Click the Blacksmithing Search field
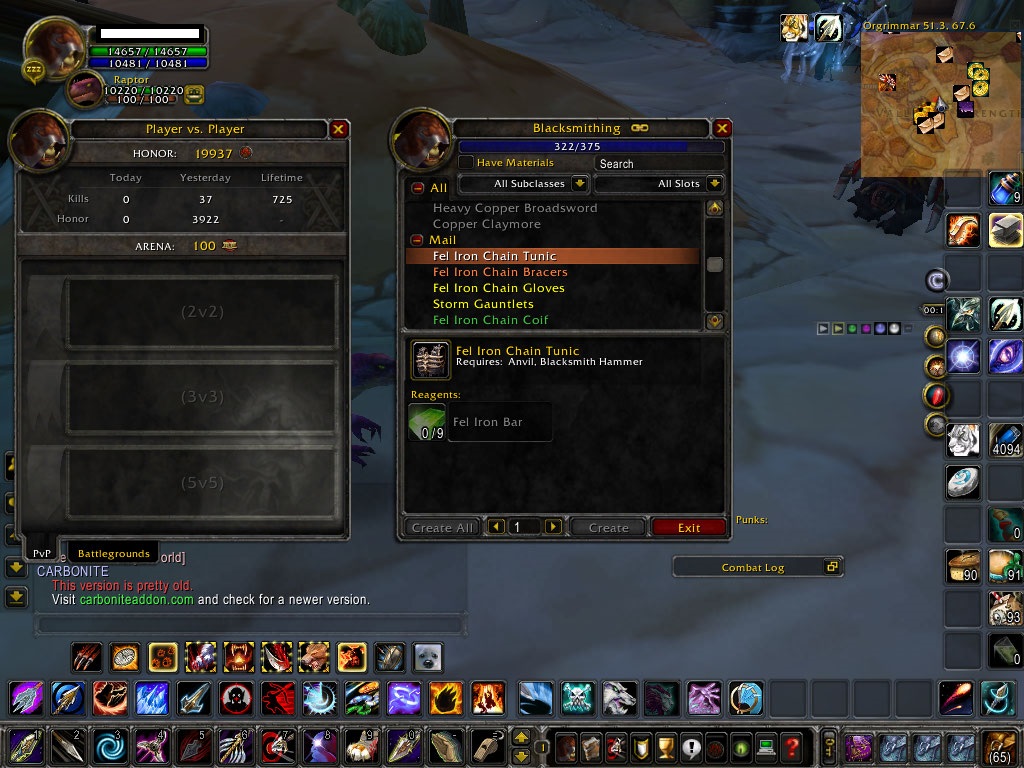1024x768 pixels. pyautogui.click(x=658, y=163)
